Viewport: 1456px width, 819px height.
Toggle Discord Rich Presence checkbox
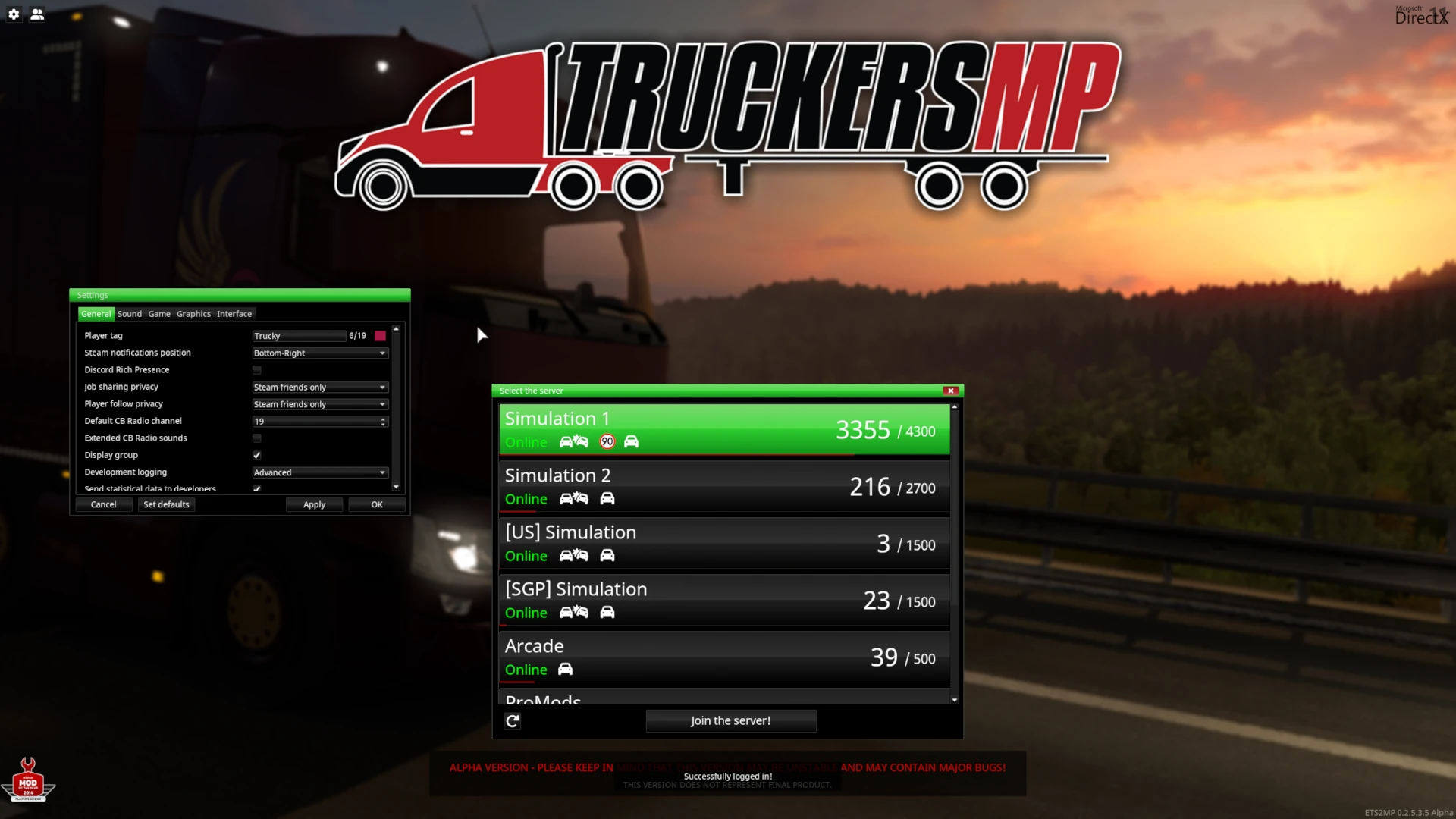(257, 370)
